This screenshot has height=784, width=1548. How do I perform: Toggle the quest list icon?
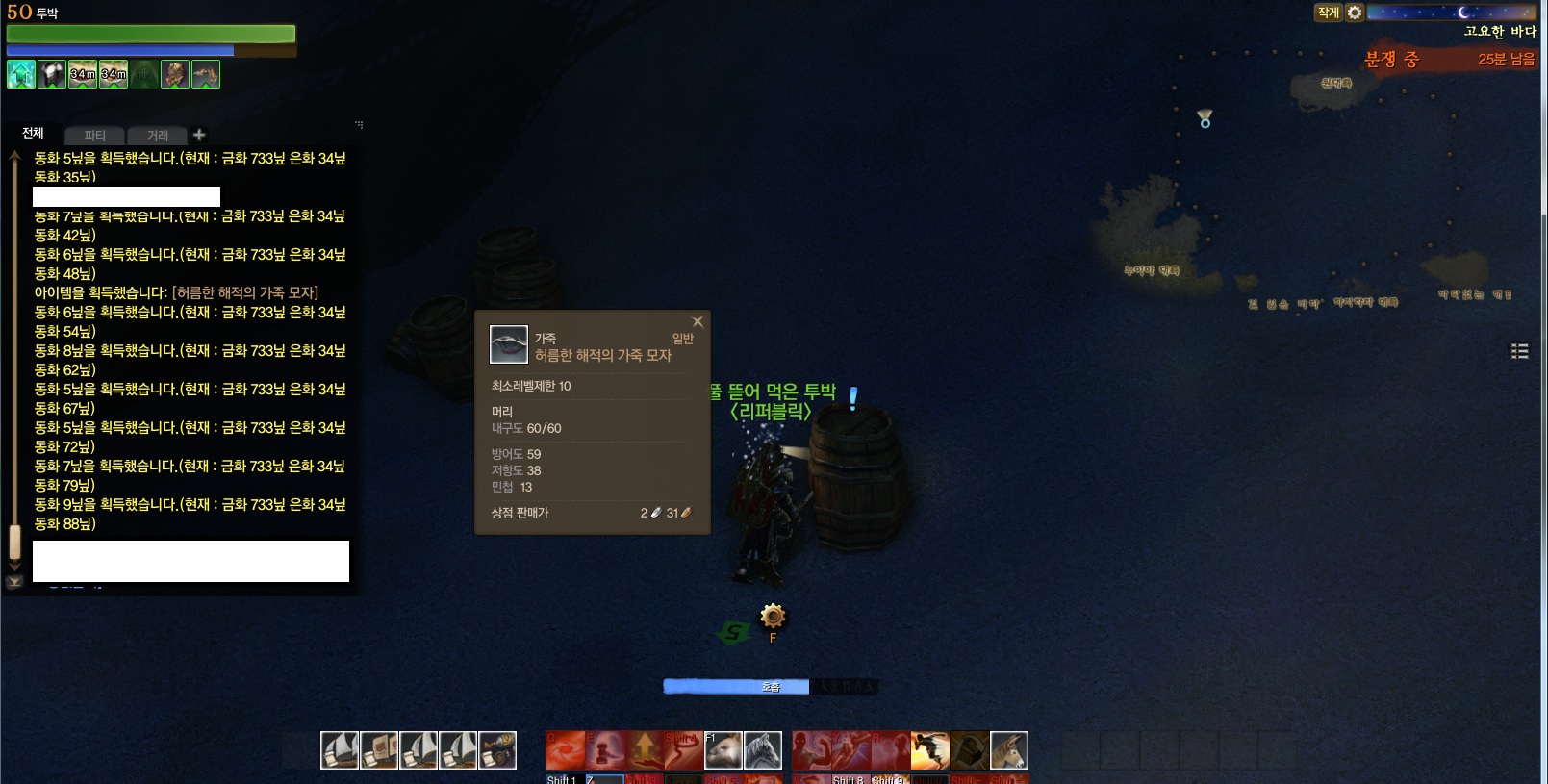click(1520, 351)
